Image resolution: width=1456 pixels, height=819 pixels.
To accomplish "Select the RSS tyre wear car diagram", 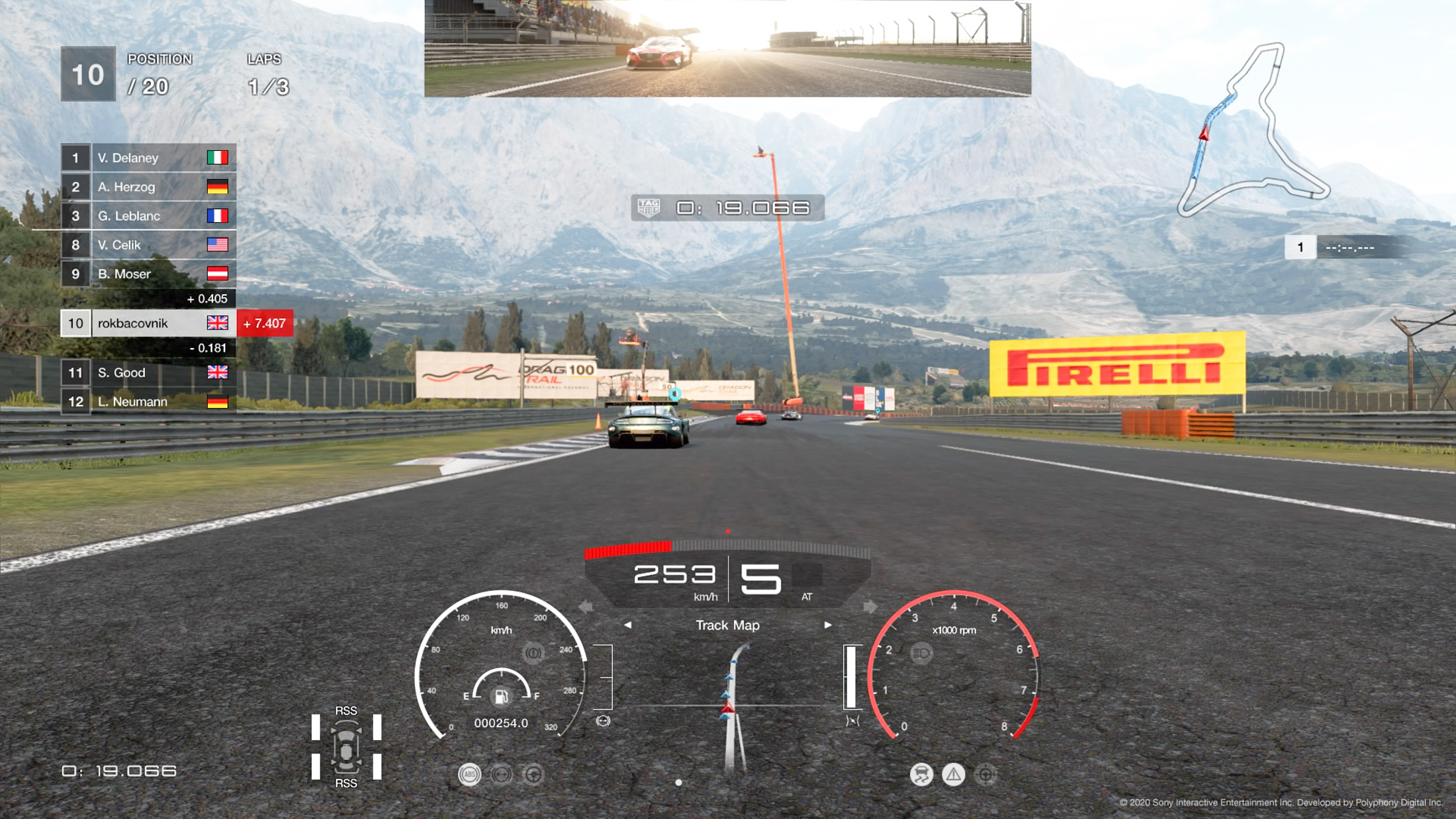I will [346, 747].
